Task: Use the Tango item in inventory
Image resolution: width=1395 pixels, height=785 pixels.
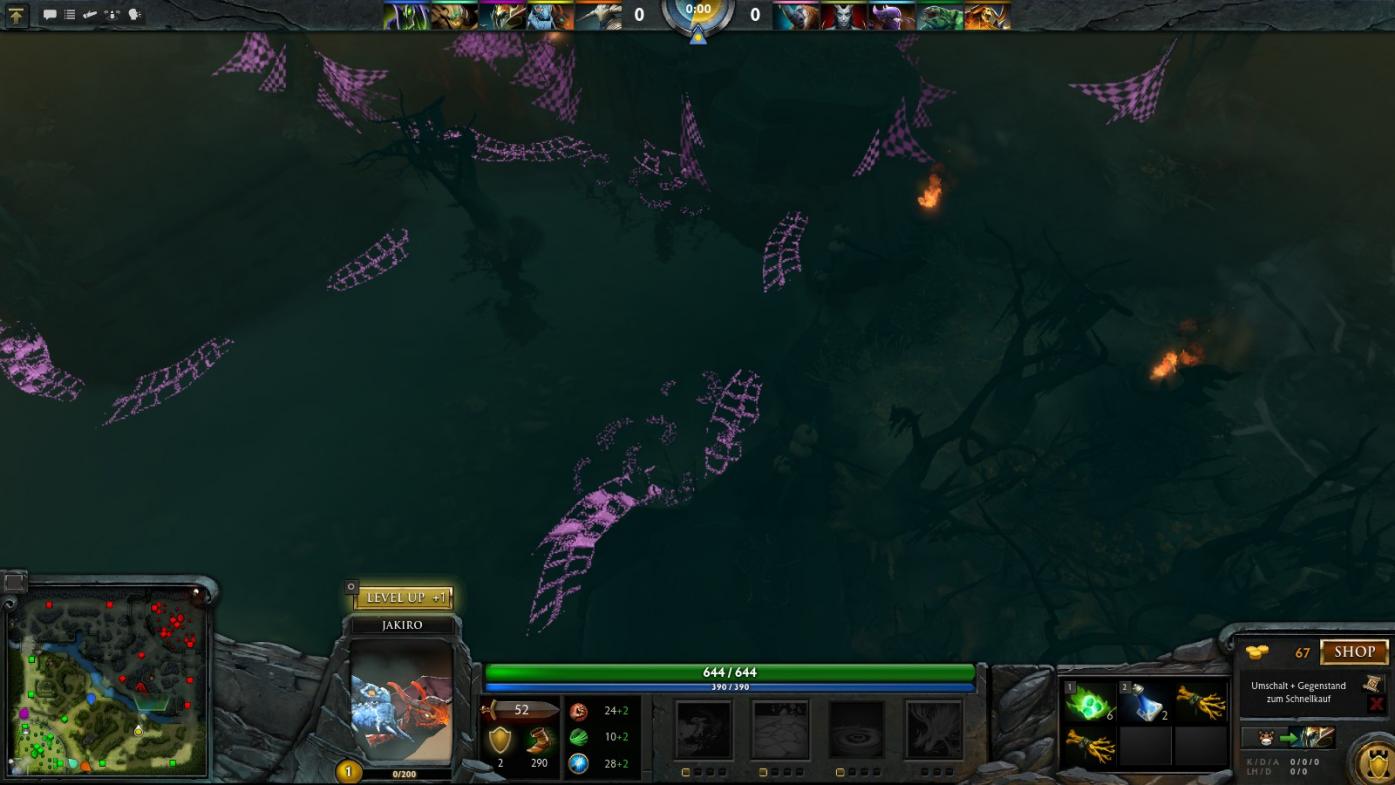Action: 1089,703
